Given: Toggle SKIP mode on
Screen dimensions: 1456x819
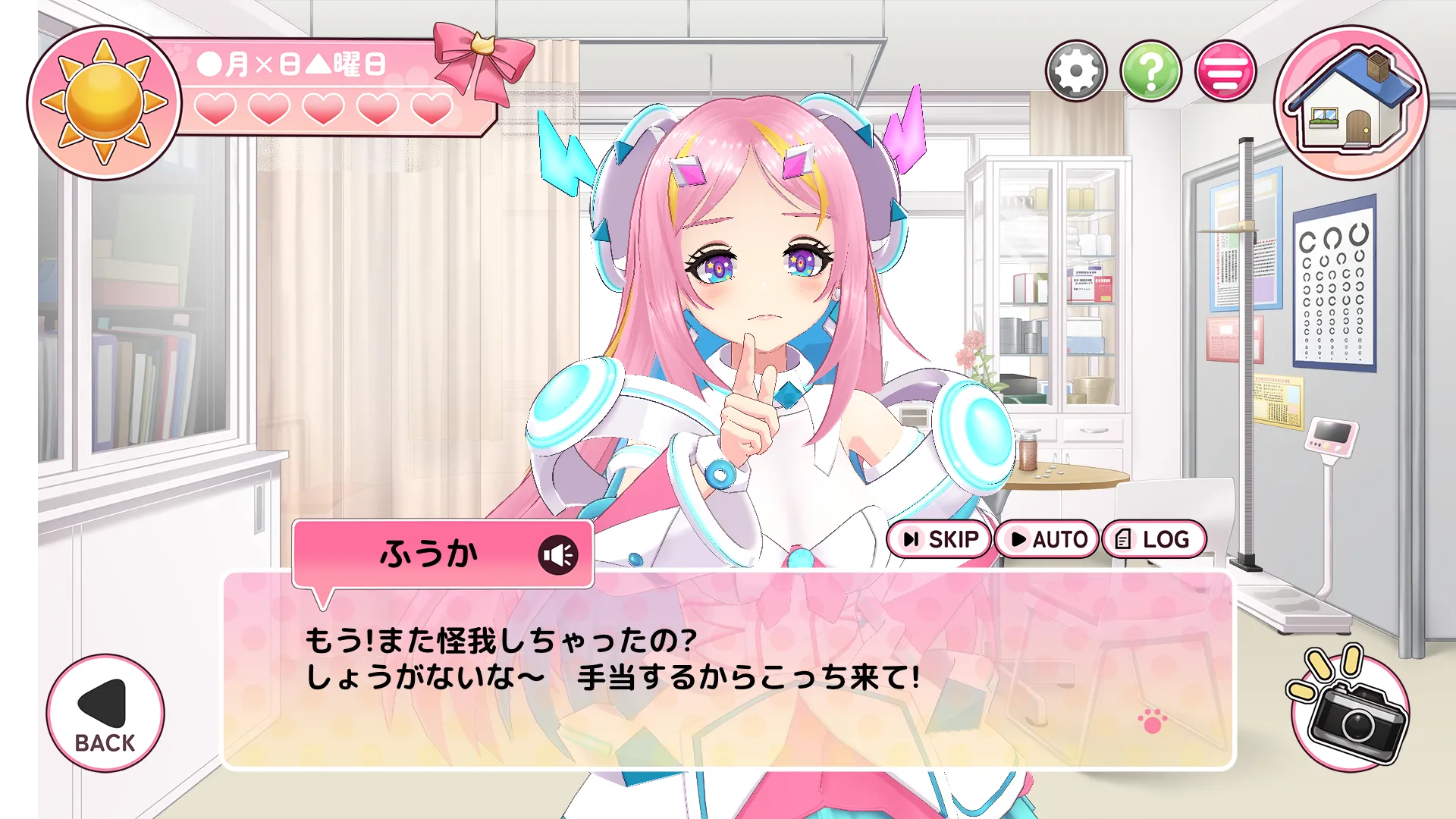Looking at the screenshot, I should coord(939,539).
